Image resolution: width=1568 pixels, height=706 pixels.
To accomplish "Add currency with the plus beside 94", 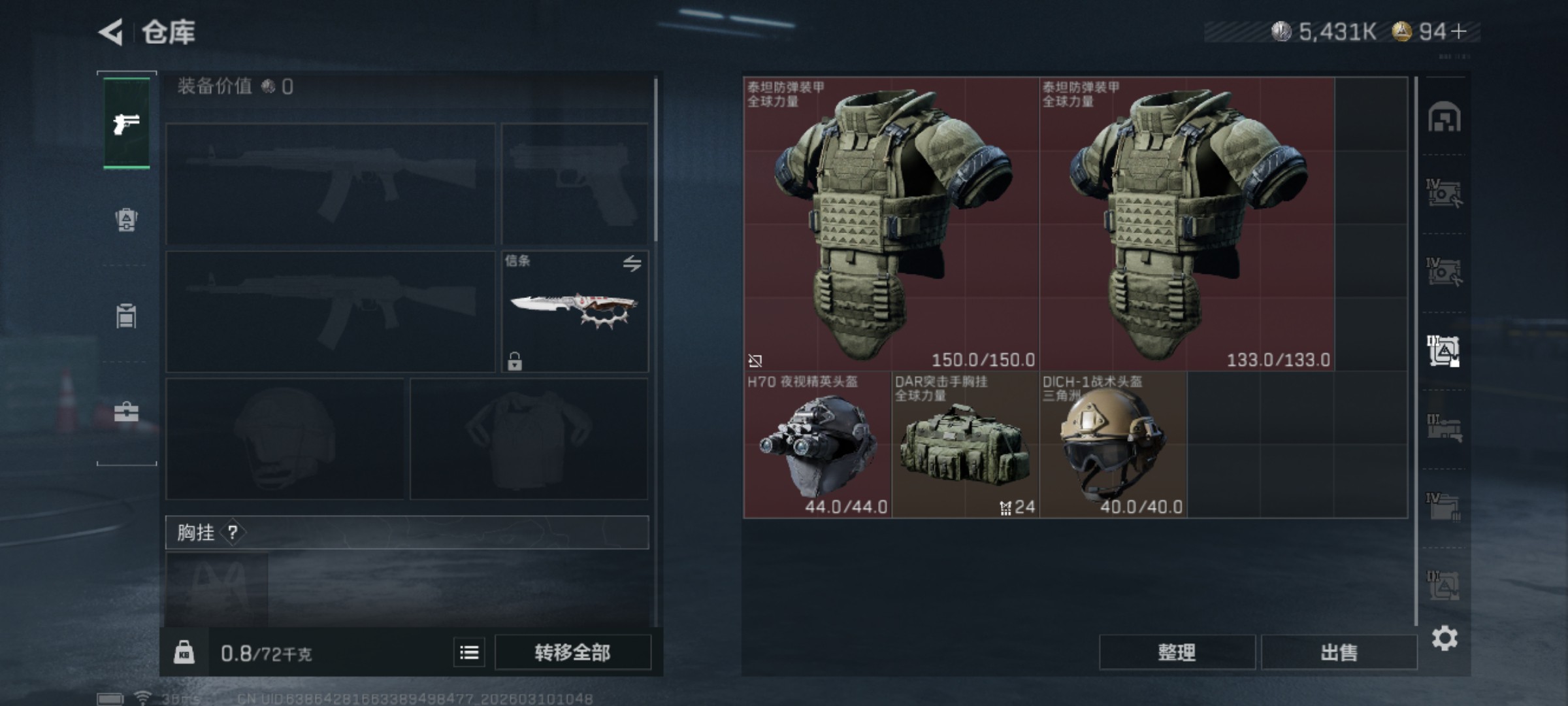I will click(x=1458, y=31).
